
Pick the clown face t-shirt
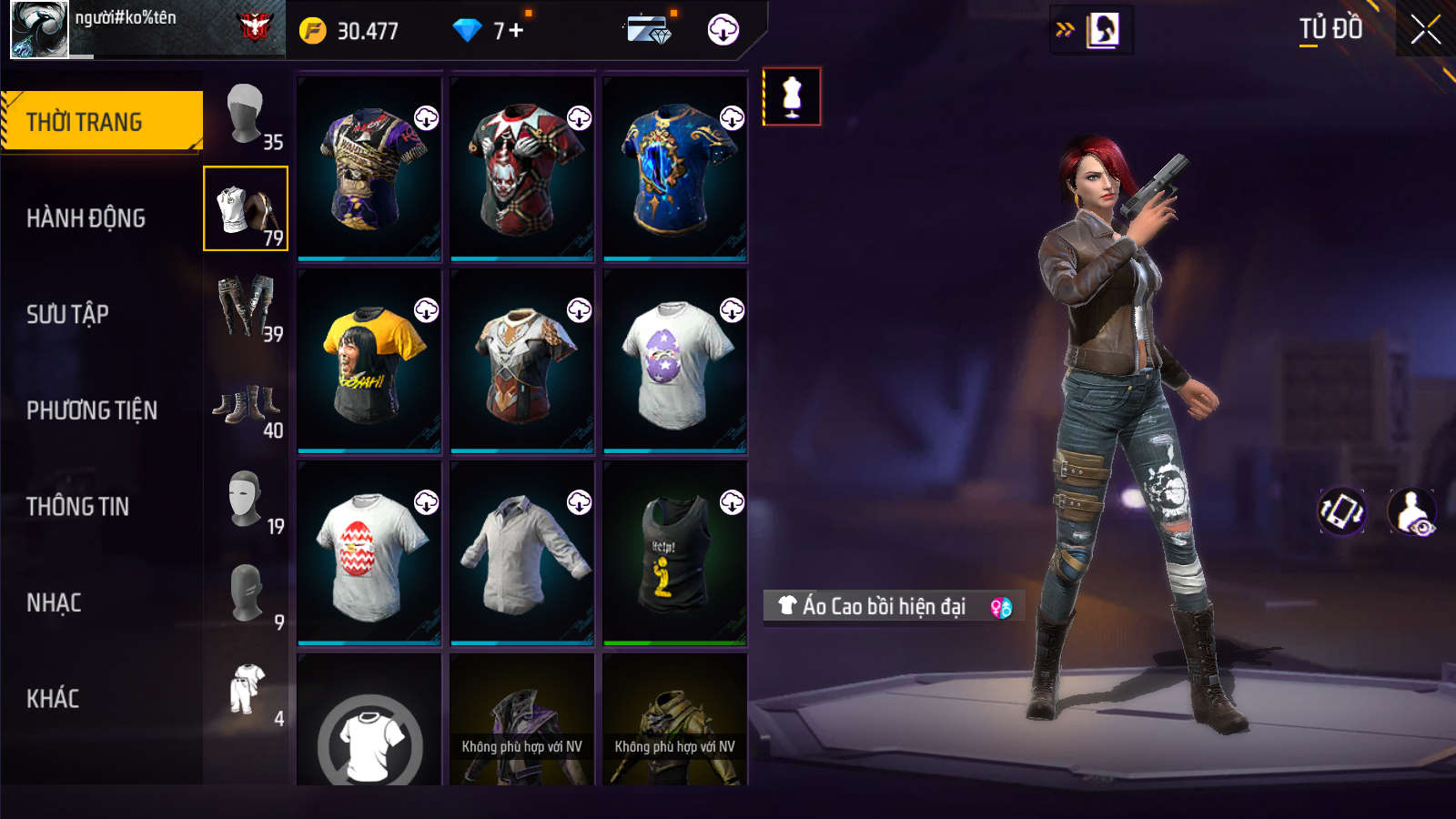point(522,169)
